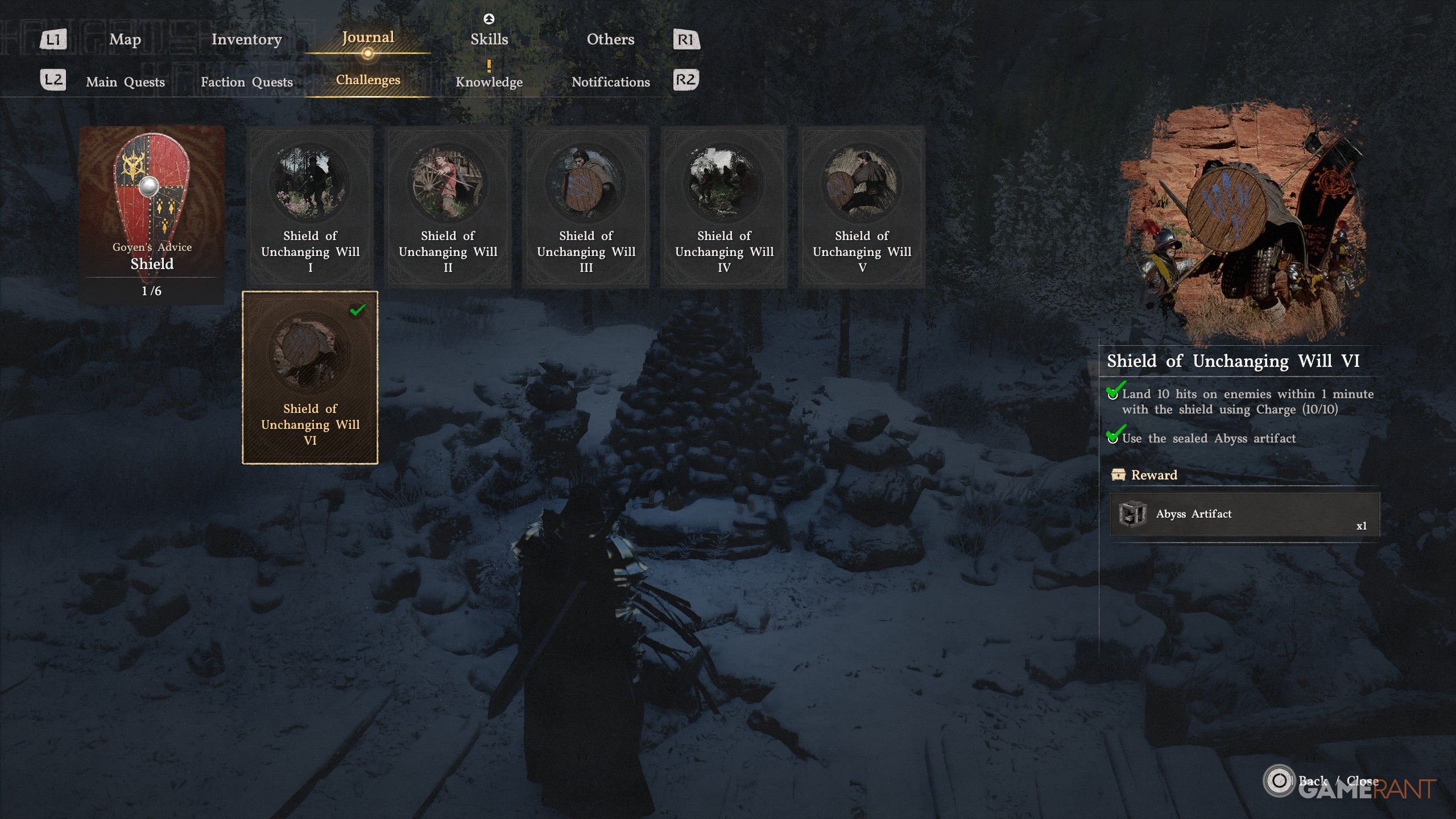Image resolution: width=1456 pixels, height=819 pixels.
Task: Open Shield of Unchanging Will II card
Action: point(448,206)
